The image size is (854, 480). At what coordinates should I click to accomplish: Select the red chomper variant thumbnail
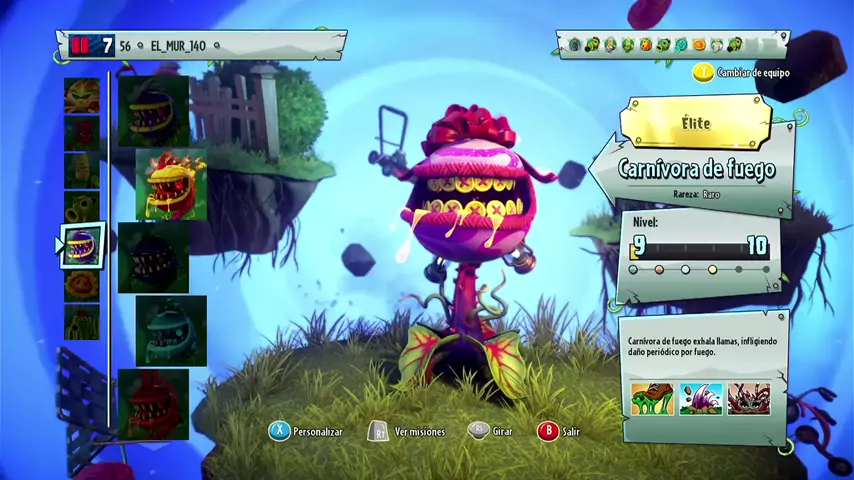(x=153, y=404)
